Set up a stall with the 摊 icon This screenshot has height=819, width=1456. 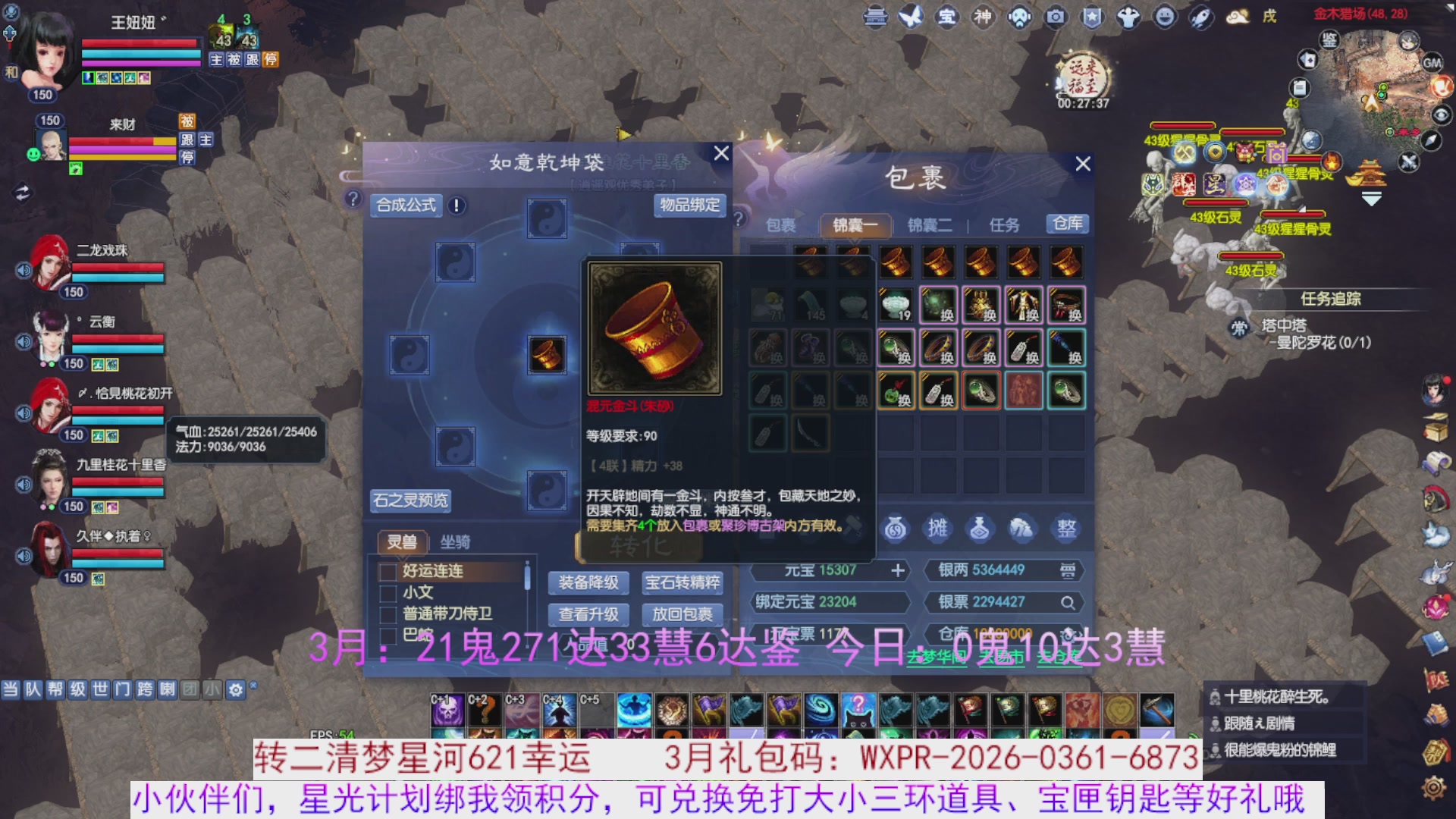click(x=937, y=529)
